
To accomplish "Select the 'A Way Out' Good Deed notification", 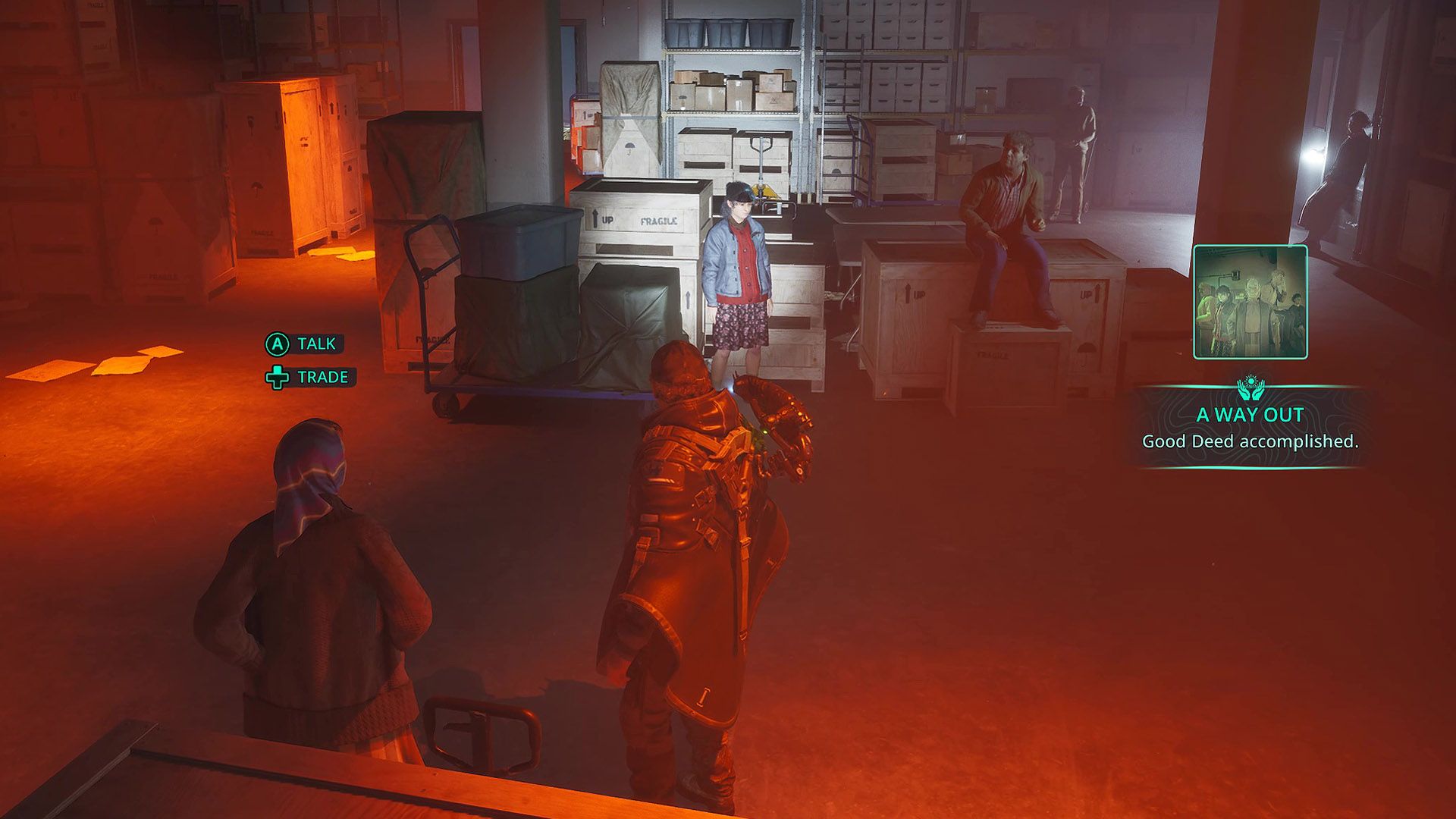I will coord(1250,428).
